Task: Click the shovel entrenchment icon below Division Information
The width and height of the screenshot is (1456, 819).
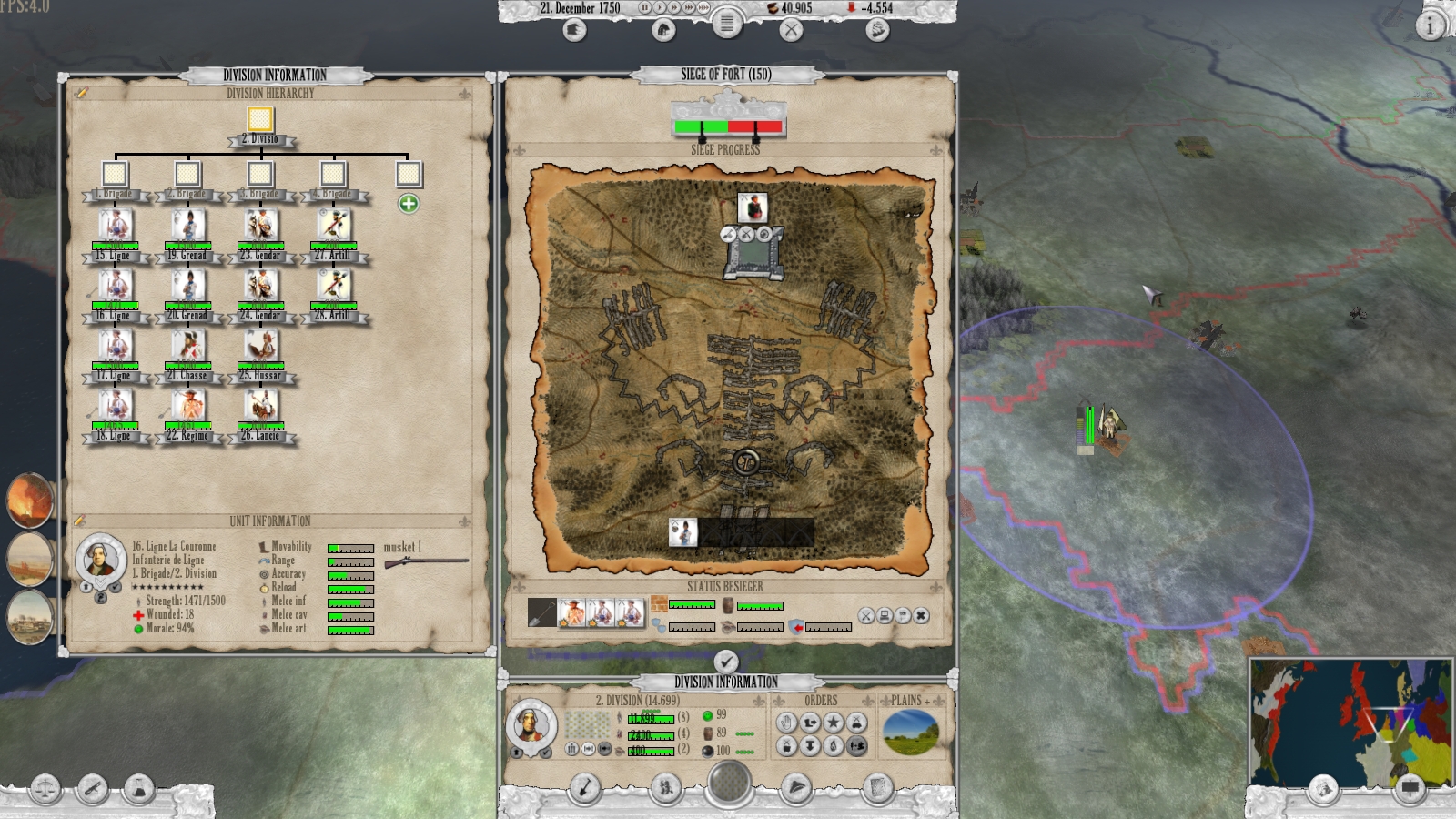Action: point(585,788)
